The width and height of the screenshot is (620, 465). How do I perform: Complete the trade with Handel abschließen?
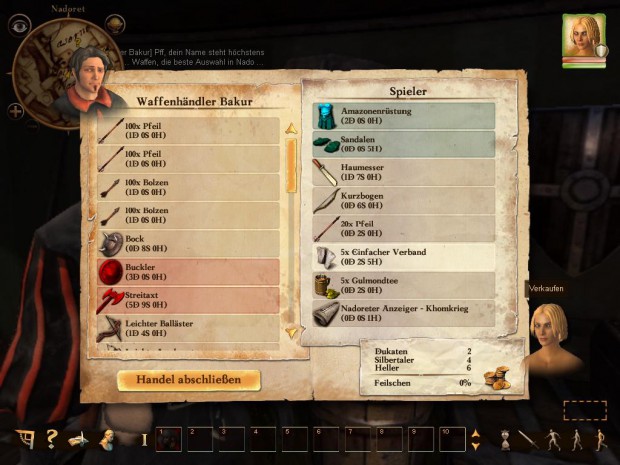click(189, 380)
